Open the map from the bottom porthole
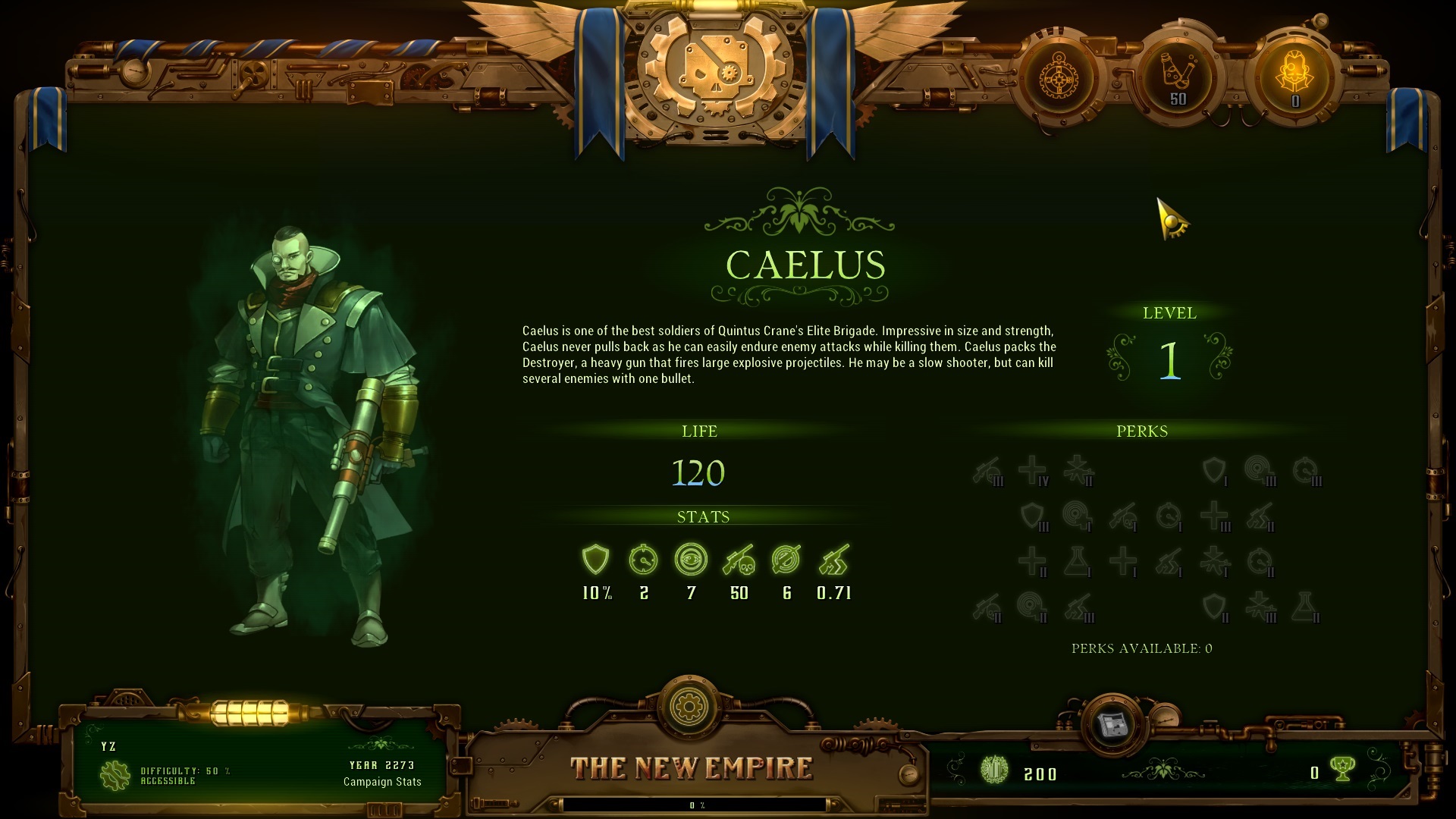1456x819 pixels. [1112, 723]
